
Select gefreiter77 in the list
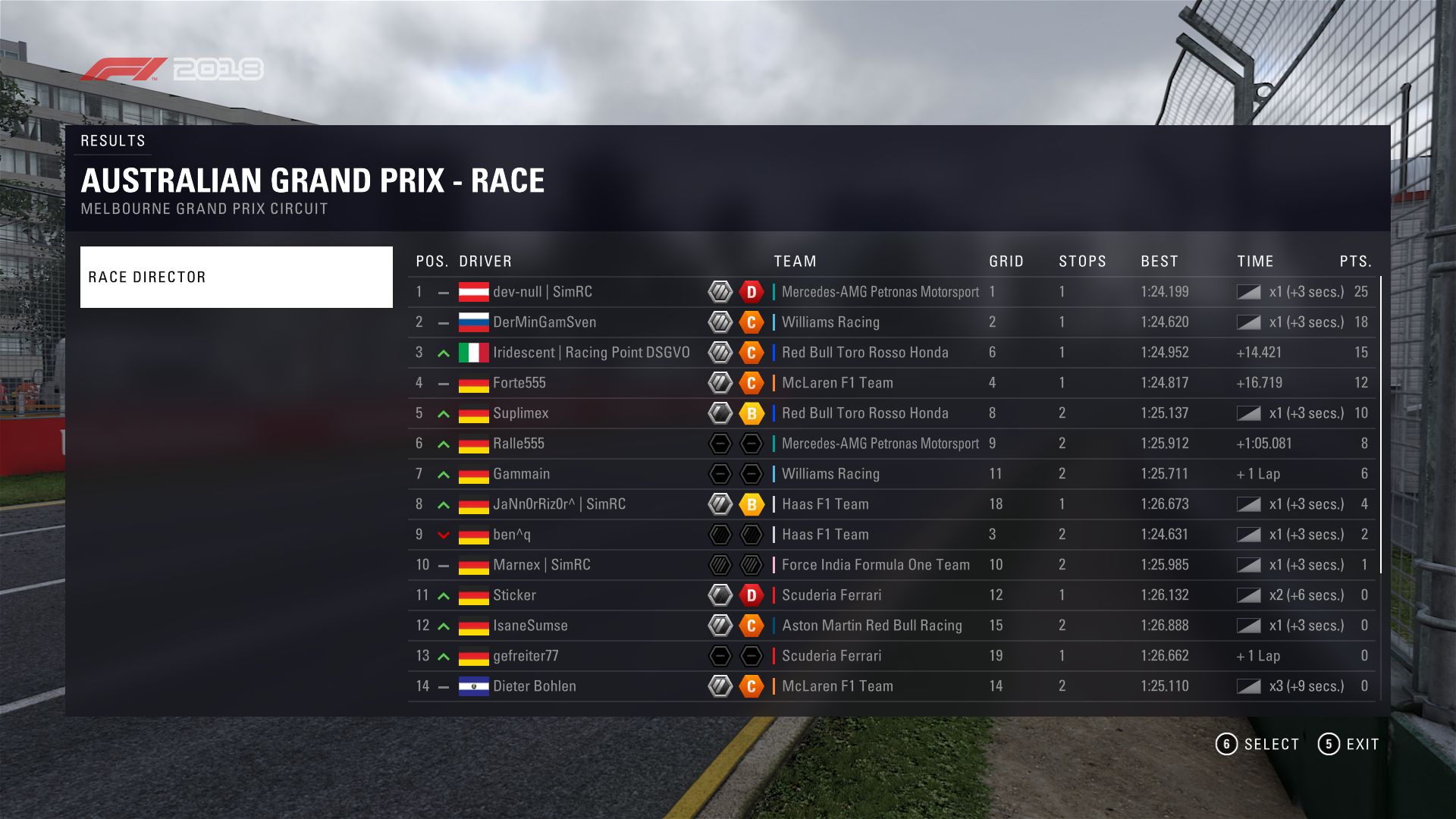[526, 656]
